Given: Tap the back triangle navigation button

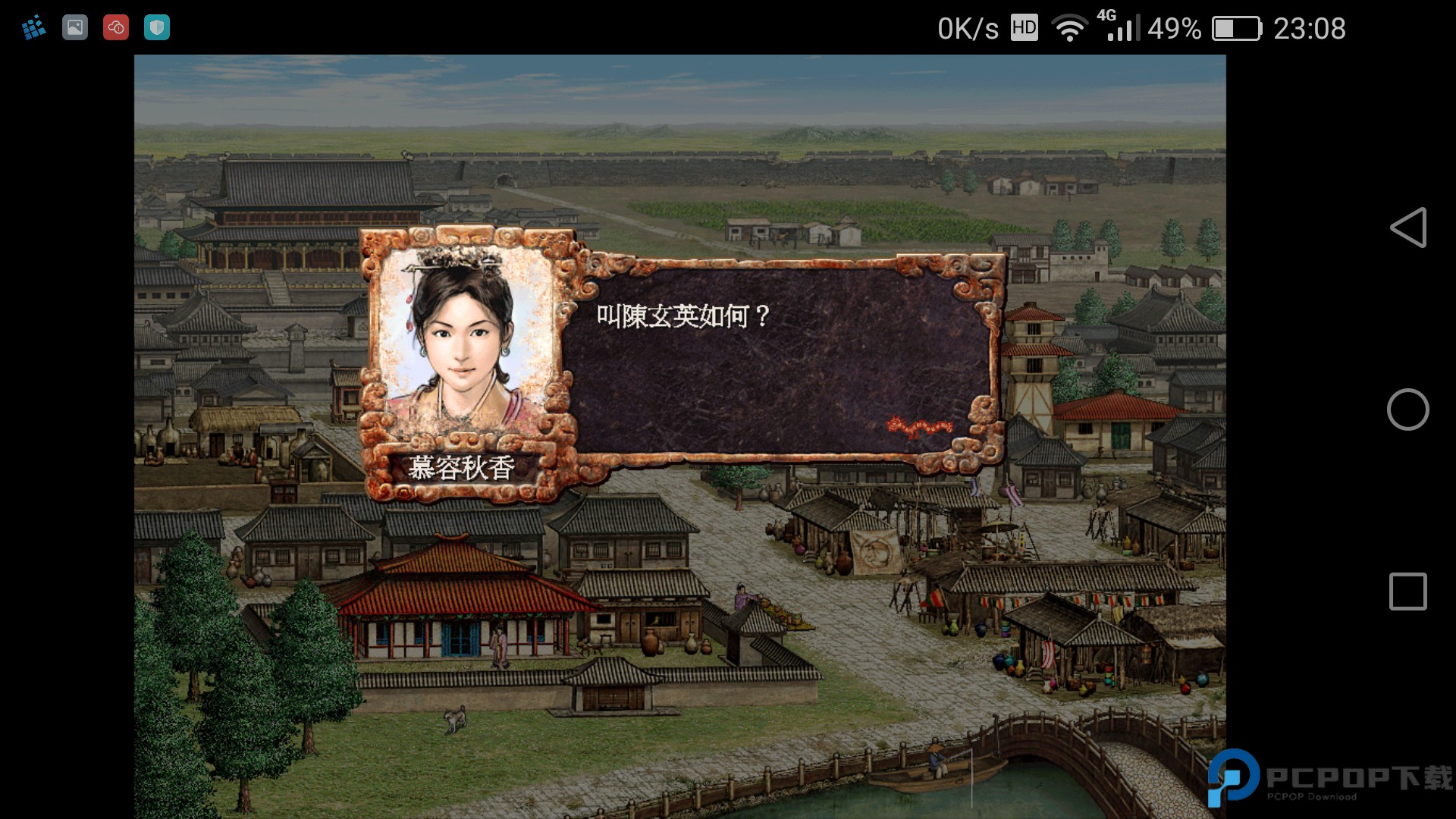Looking at the screenshot, I should tap(1410, 227).
